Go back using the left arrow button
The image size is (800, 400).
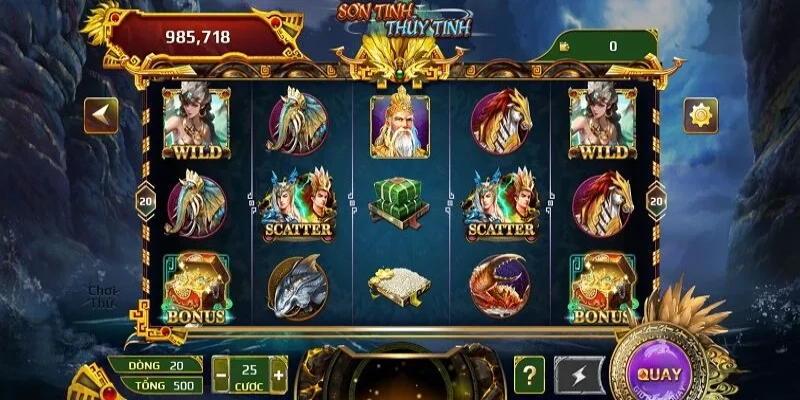[x=101, y=115]
